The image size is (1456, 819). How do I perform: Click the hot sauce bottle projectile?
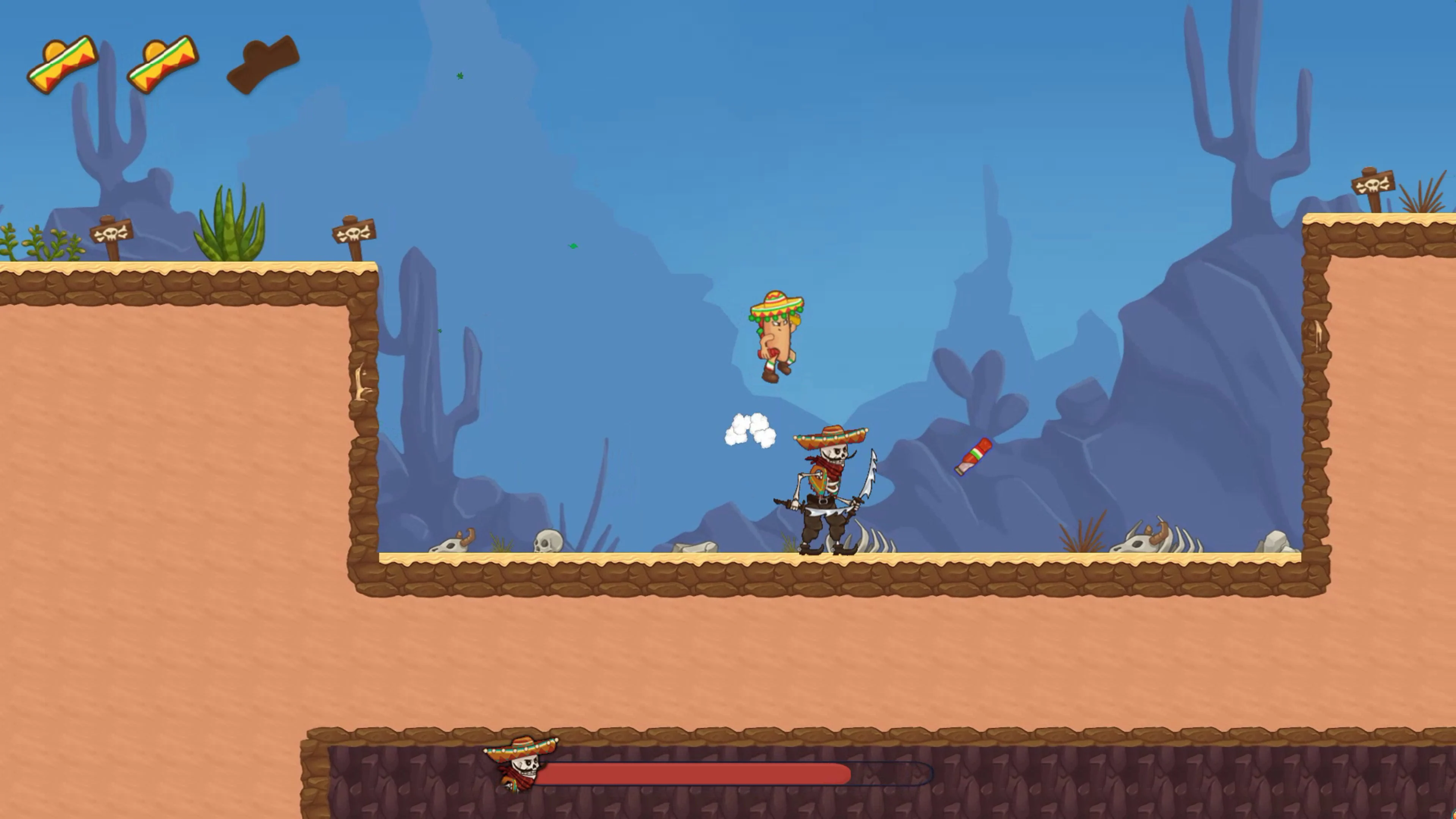click(974, 455)
